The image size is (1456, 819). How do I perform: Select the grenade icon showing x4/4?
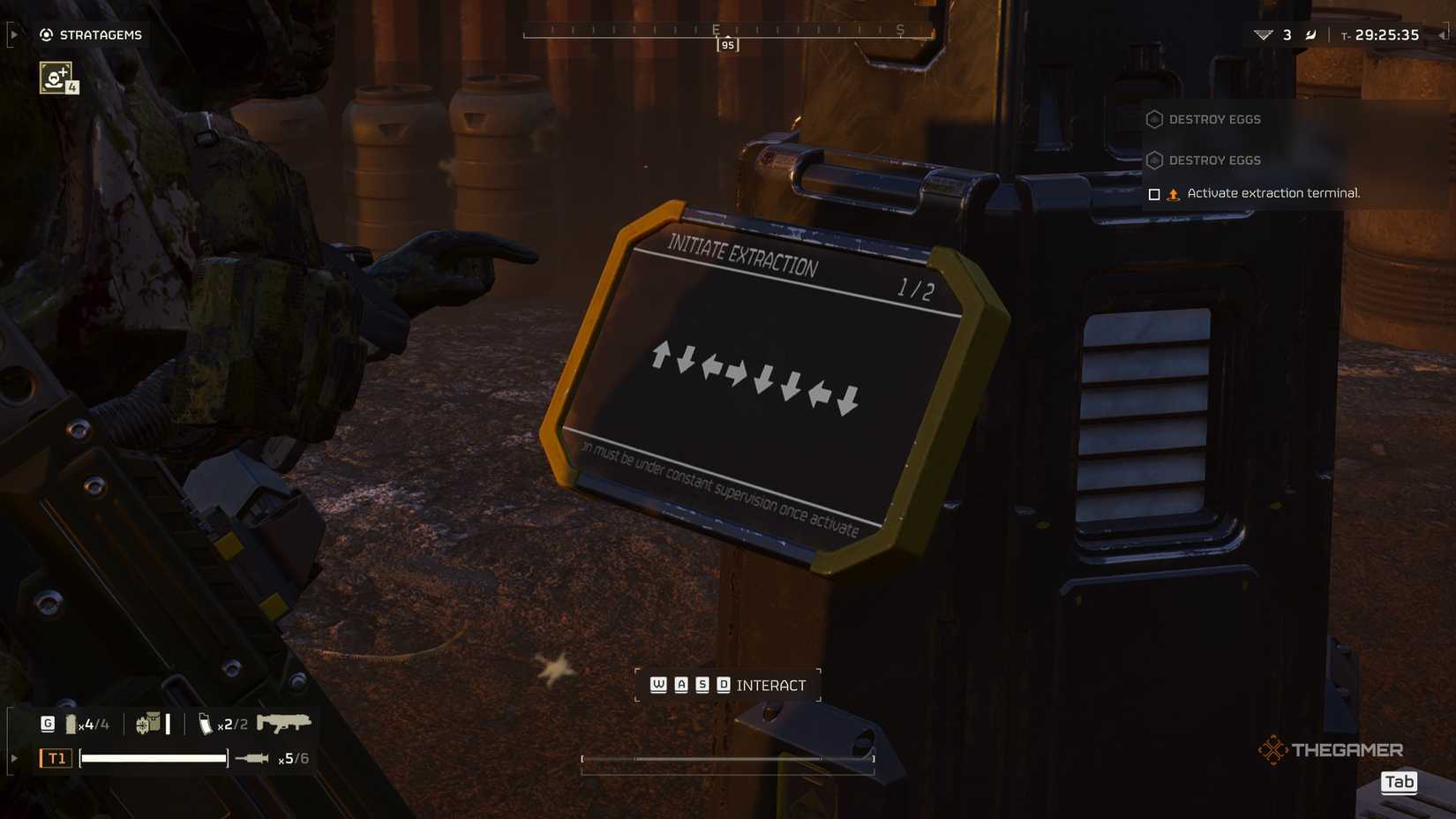(72, 723)
